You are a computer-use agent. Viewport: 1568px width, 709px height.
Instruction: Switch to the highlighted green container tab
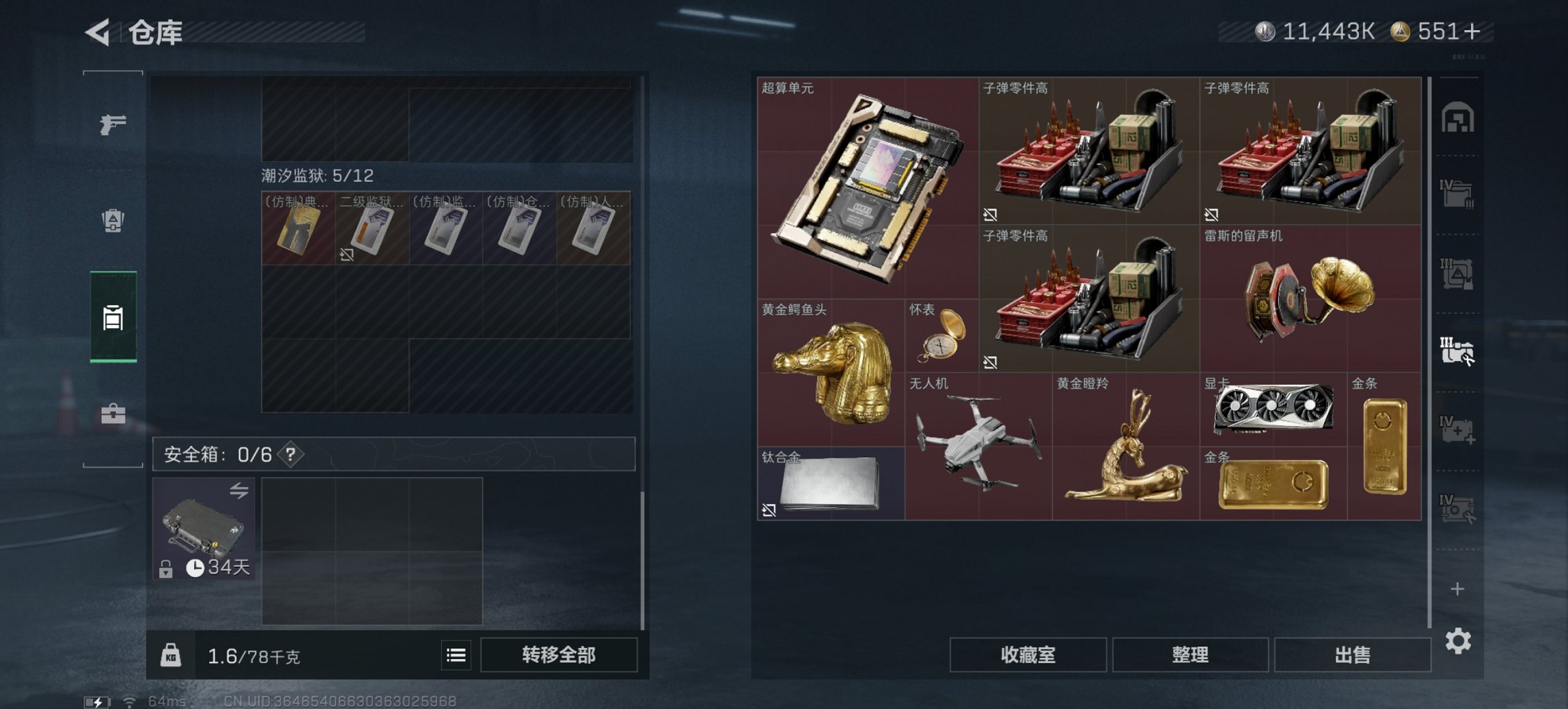coord(113,316)
